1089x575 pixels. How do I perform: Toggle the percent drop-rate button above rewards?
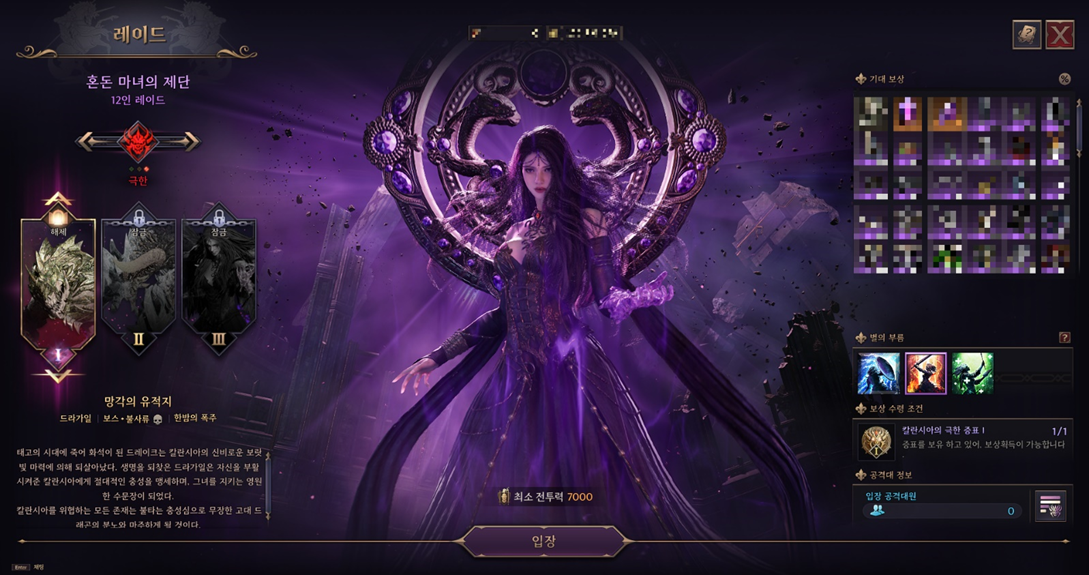1064,79
